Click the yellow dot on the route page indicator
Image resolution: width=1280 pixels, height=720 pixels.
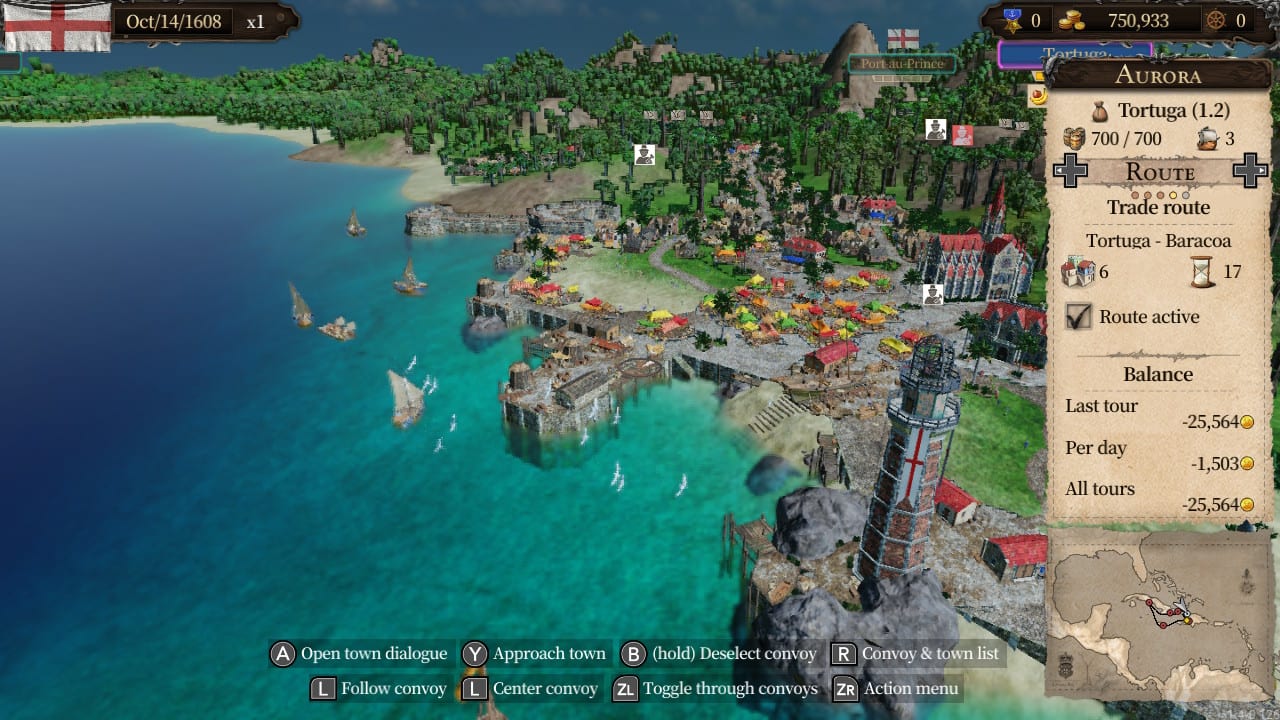1172,193
